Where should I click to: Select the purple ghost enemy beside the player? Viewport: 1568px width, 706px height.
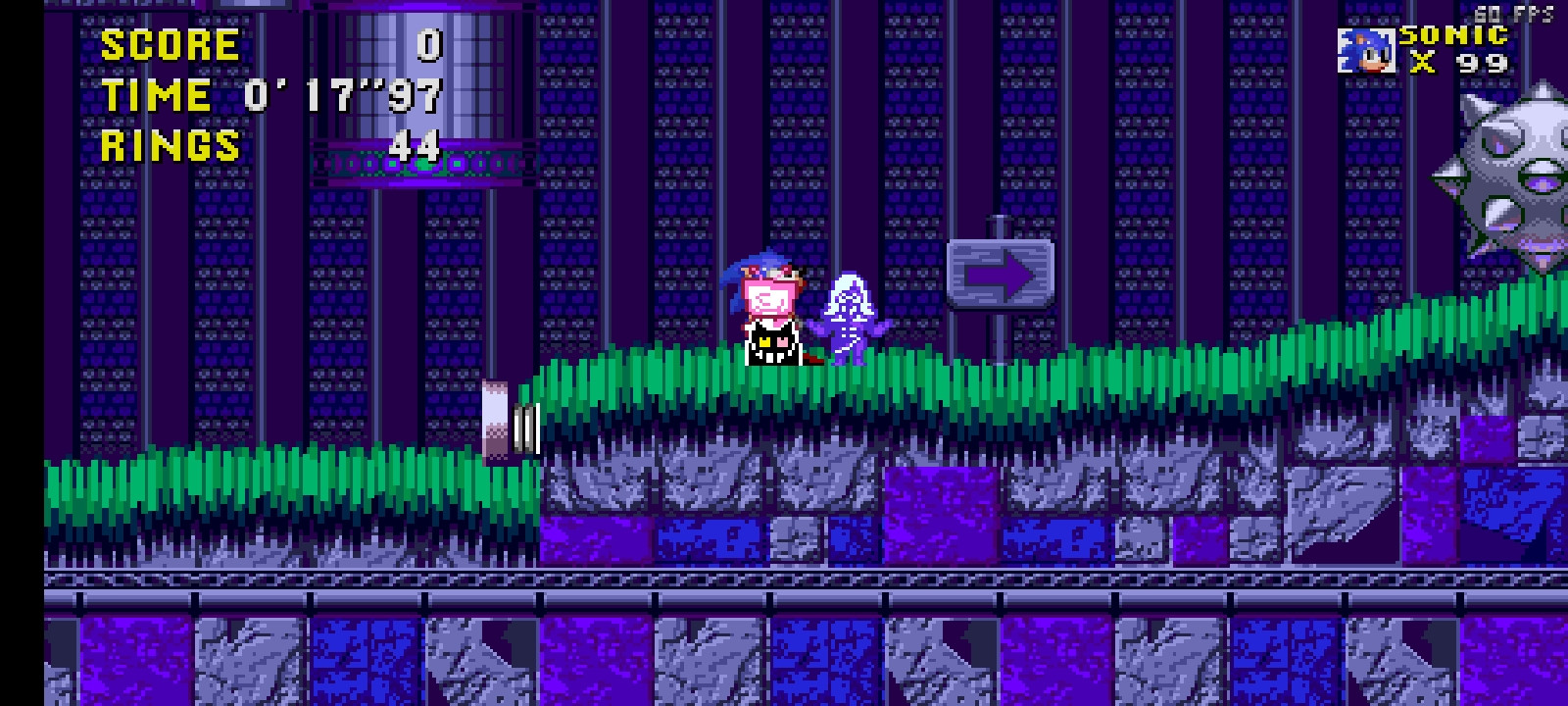(851, 314)
